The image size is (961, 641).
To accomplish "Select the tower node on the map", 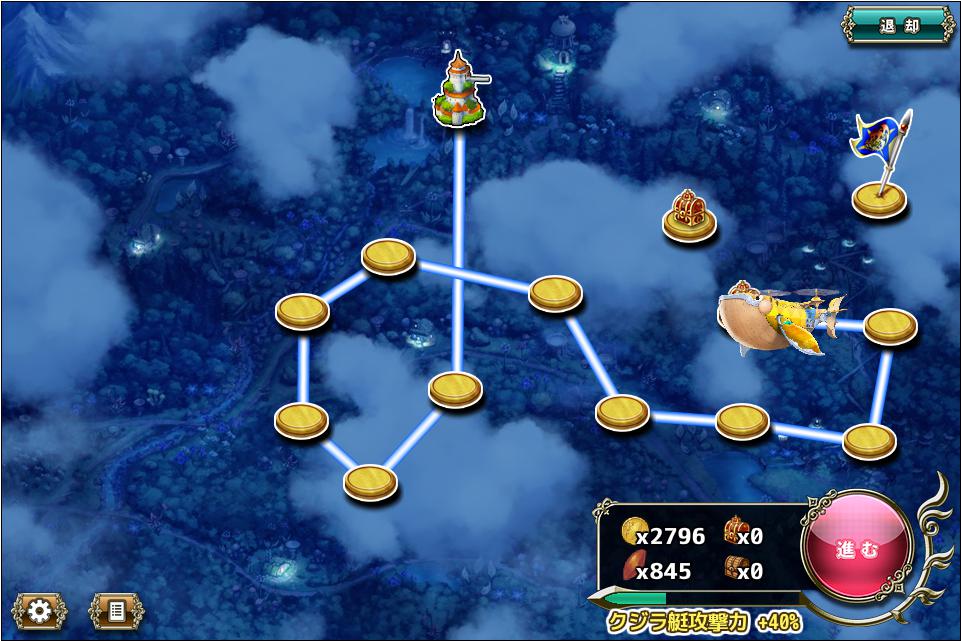I will click(459, 93).
